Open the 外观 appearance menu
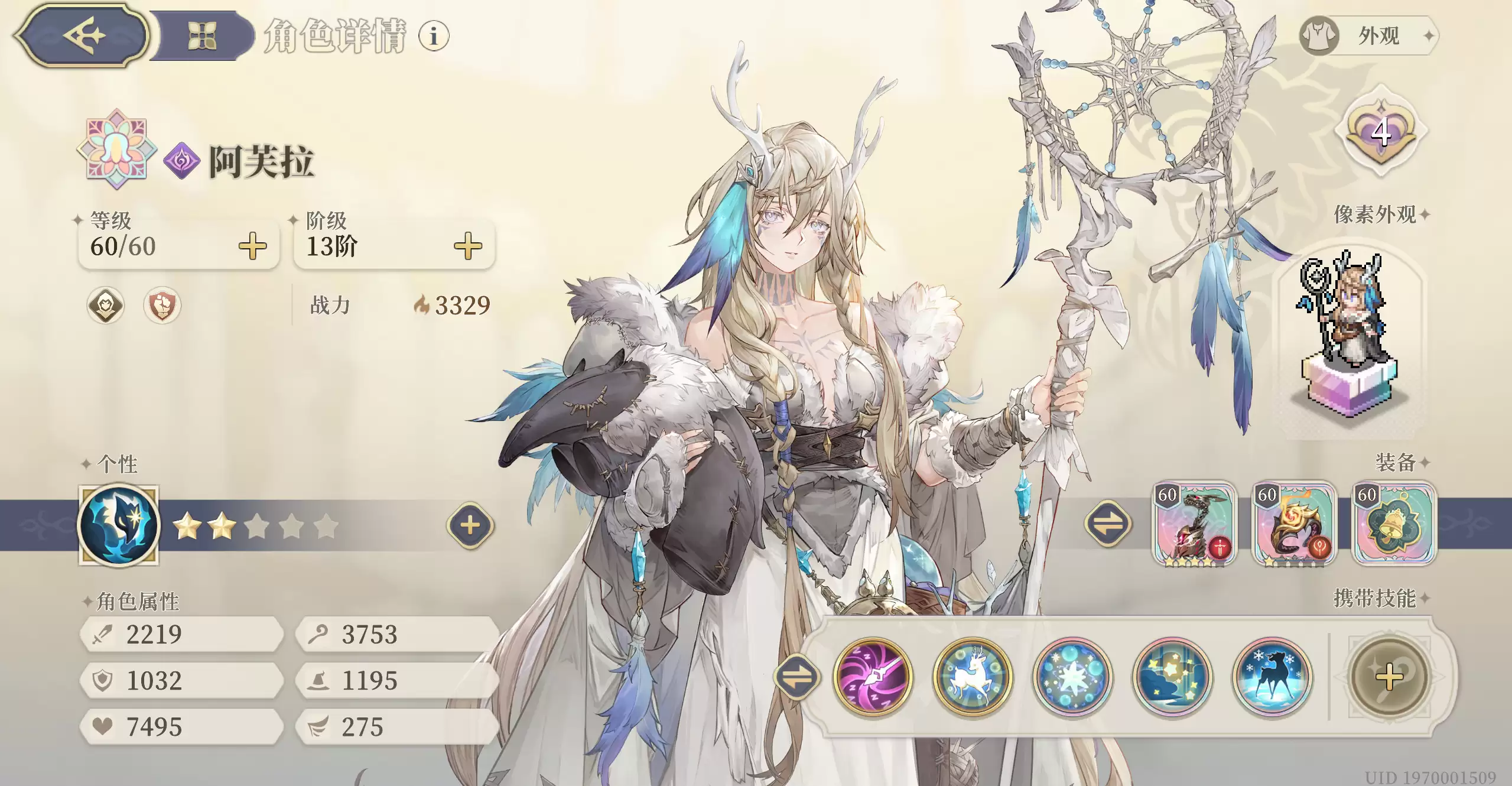The height and width of the screenshot is (786, 1512). 1368,36
